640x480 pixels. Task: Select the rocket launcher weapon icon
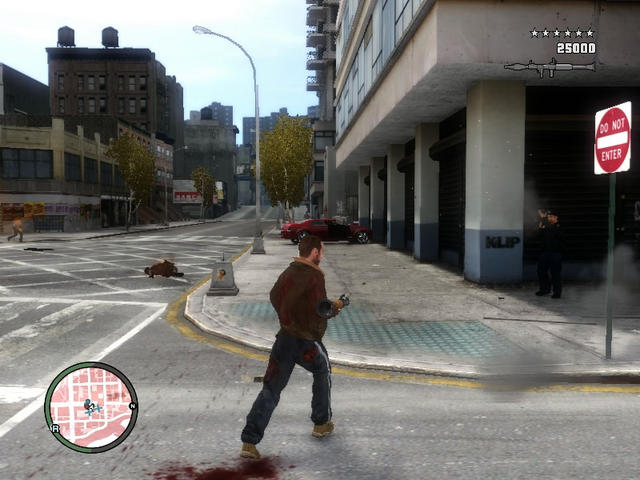pos(549,67)
